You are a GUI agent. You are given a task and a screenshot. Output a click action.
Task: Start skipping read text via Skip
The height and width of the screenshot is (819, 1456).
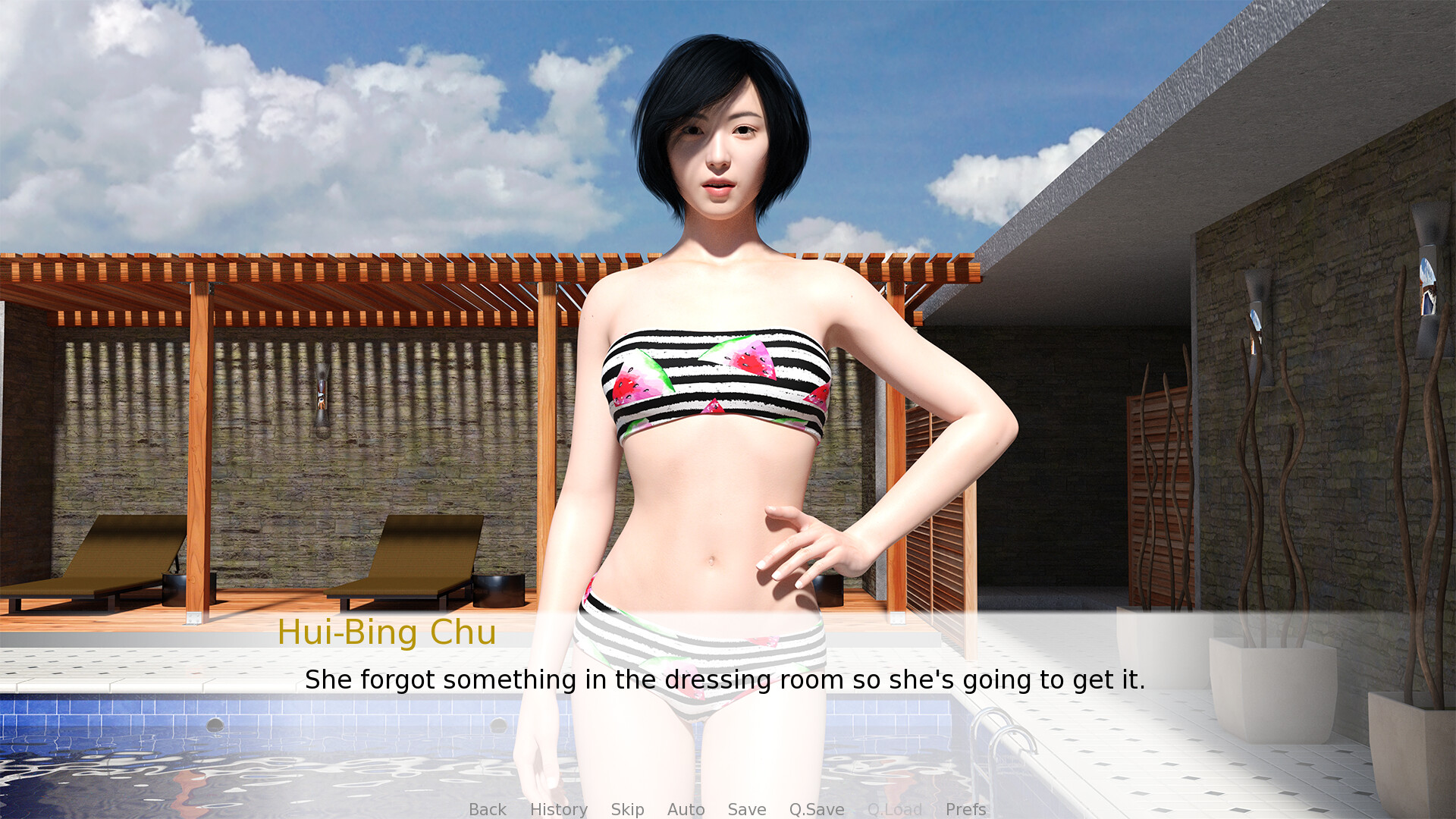[x=627, y=809]
